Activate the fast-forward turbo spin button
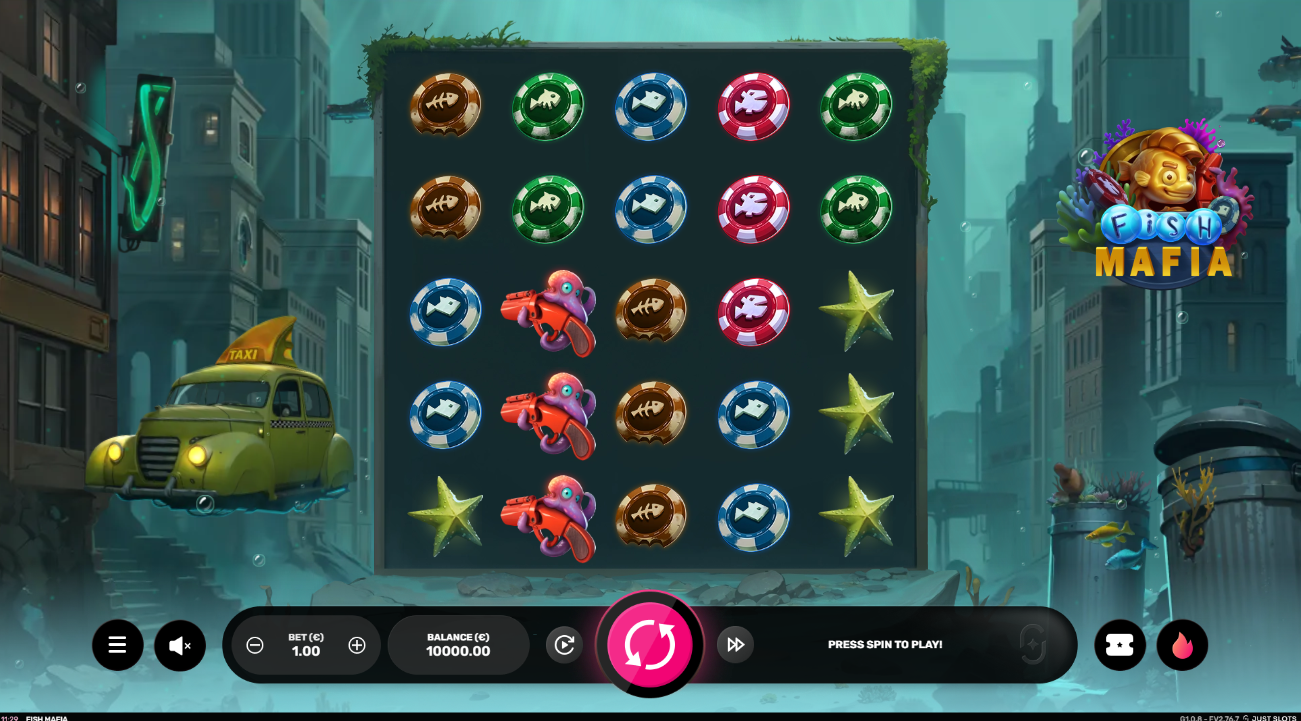The width and height of the screenshot is (1301, 721). [x=735, y=645]
